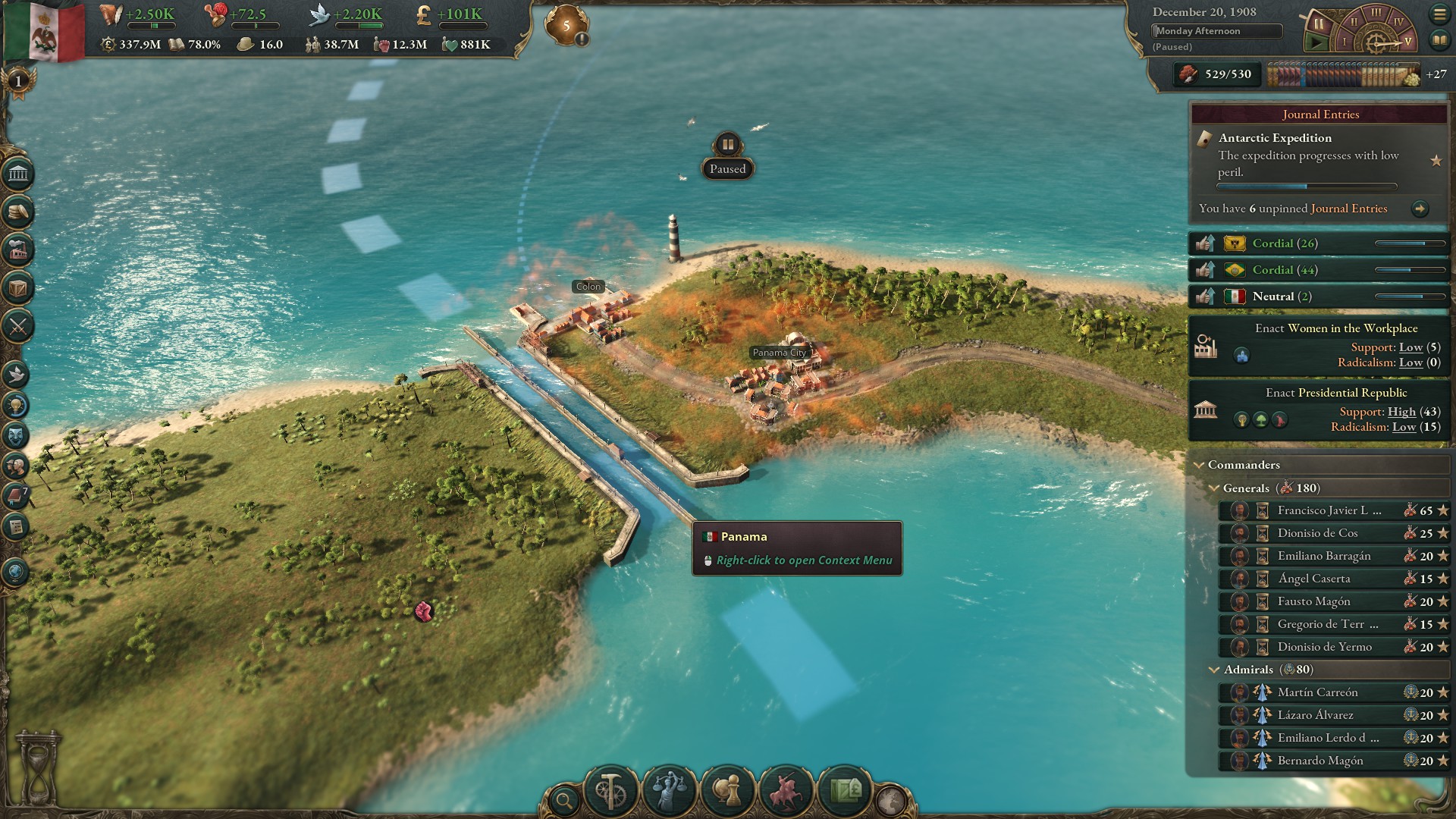Open the main menu hamburger button
Viewport: 1456px width, 819px height.
pyautogui.click(x=1439, y=14)
